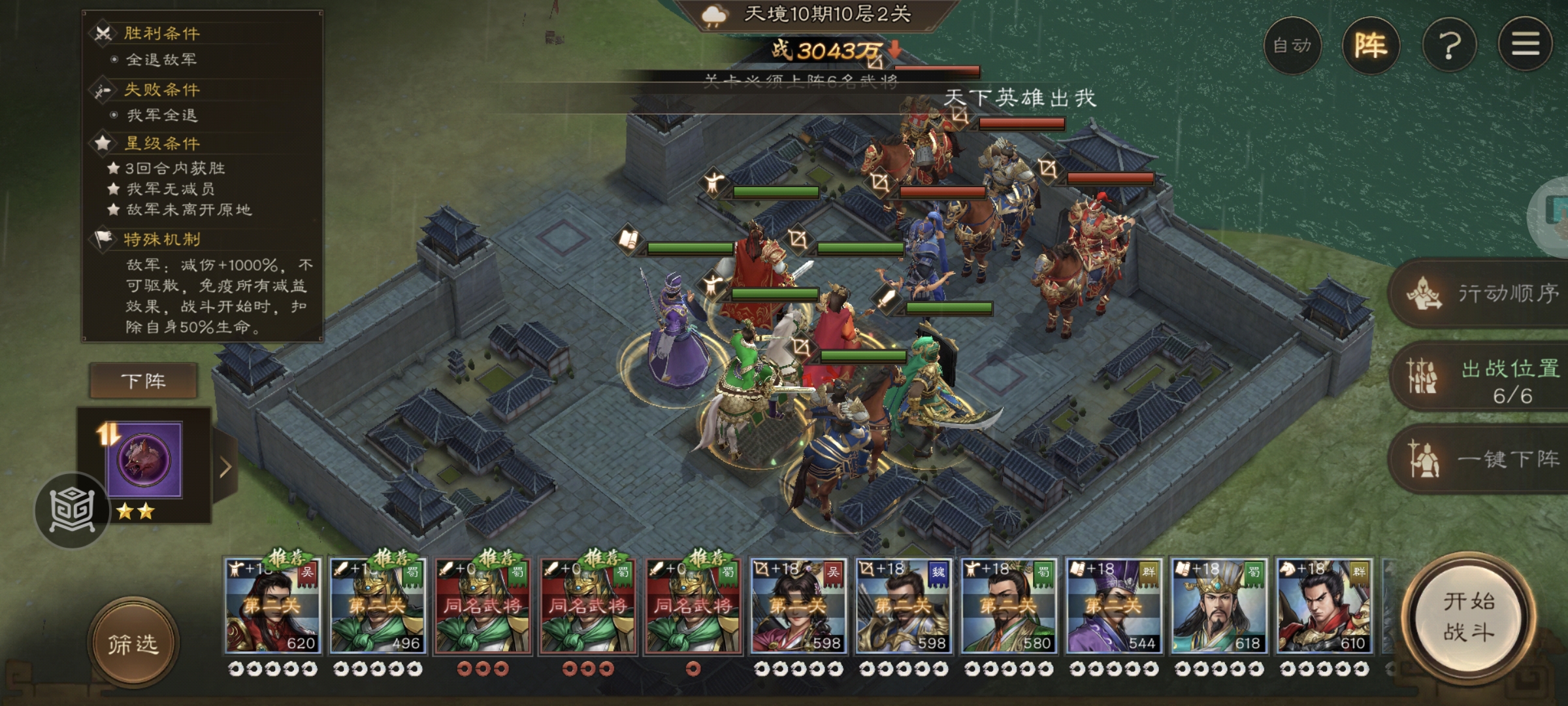Screen dimensions: 1568x706
Task: Choose the green hero card rated 496
Action: pyautogui.click(x=378, y=607)
